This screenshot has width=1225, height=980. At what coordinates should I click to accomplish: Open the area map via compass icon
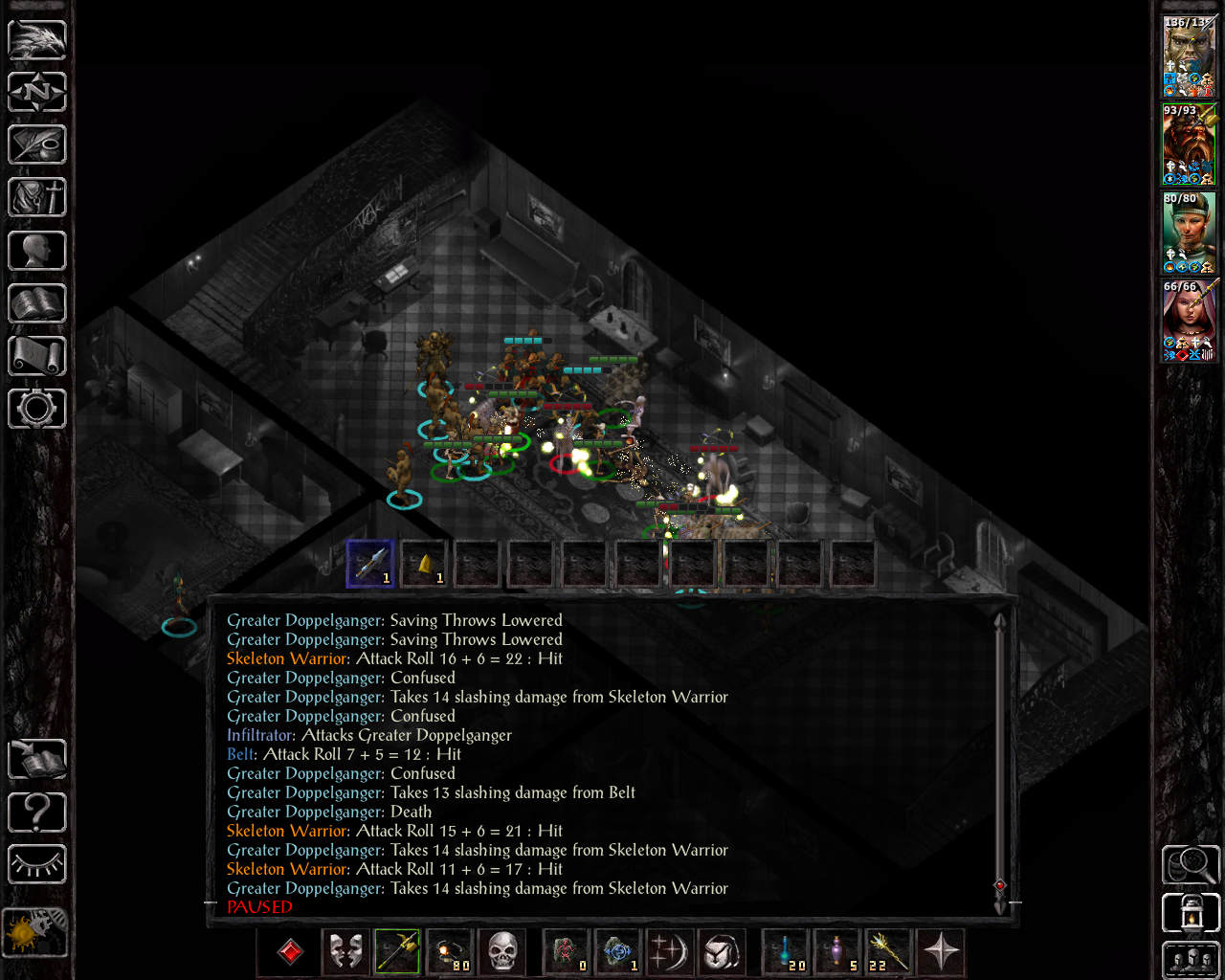(36, 92)
